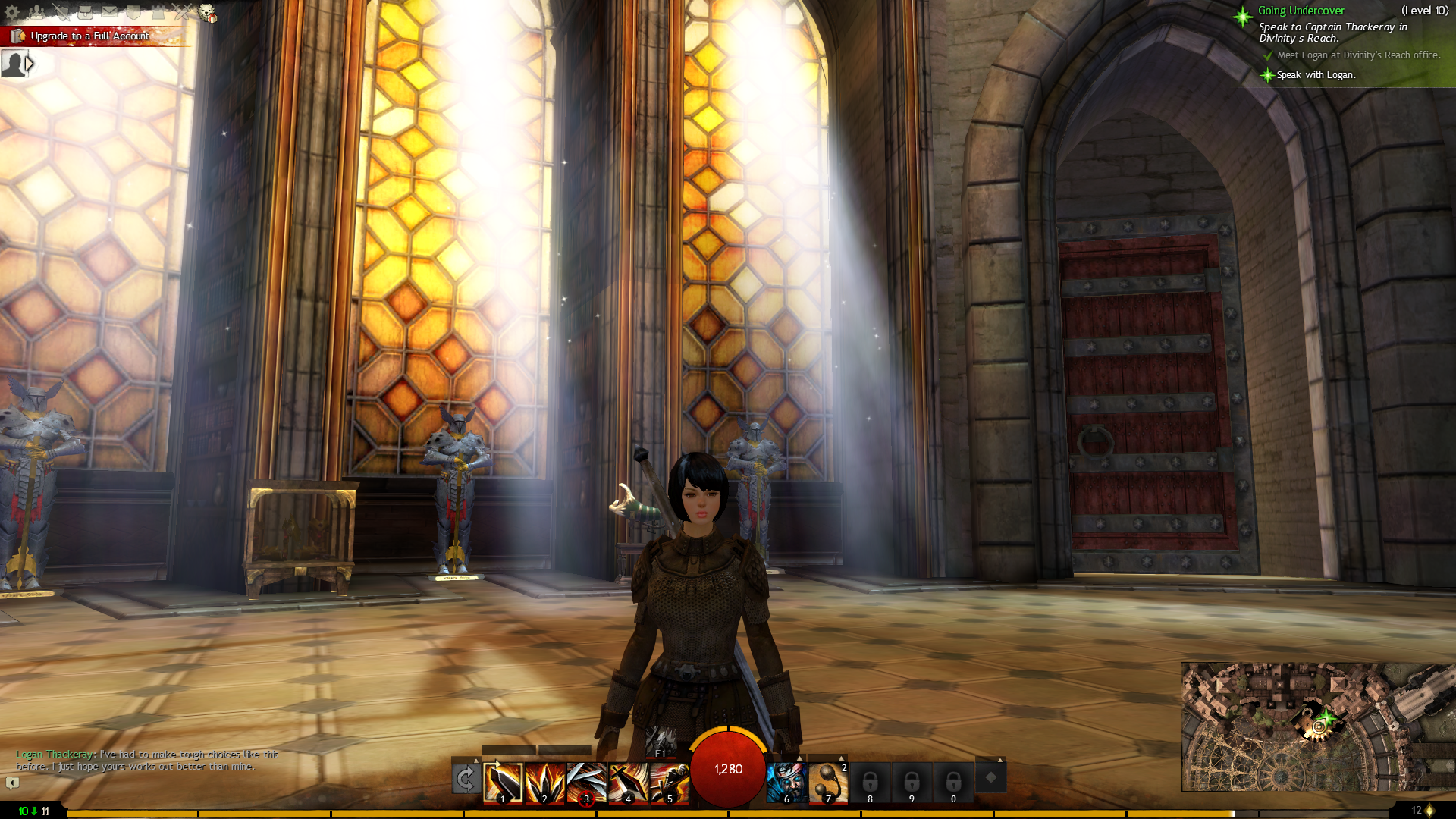Use weapon skill 1 greatsword slash

504,783
